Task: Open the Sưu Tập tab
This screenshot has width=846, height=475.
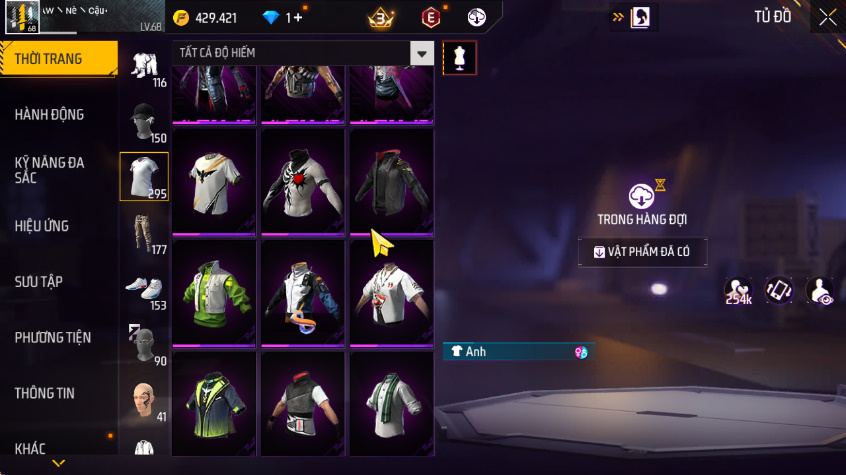Action: click(x=39, y=282)
